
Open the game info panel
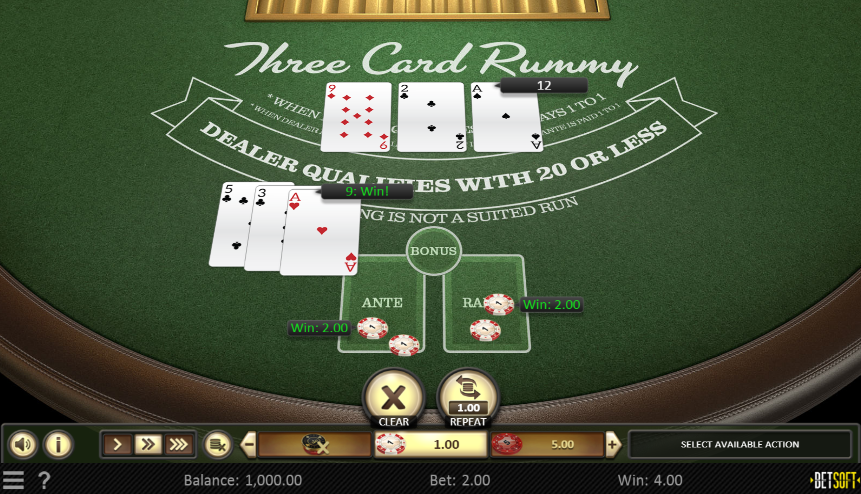(x=58, y=444)
